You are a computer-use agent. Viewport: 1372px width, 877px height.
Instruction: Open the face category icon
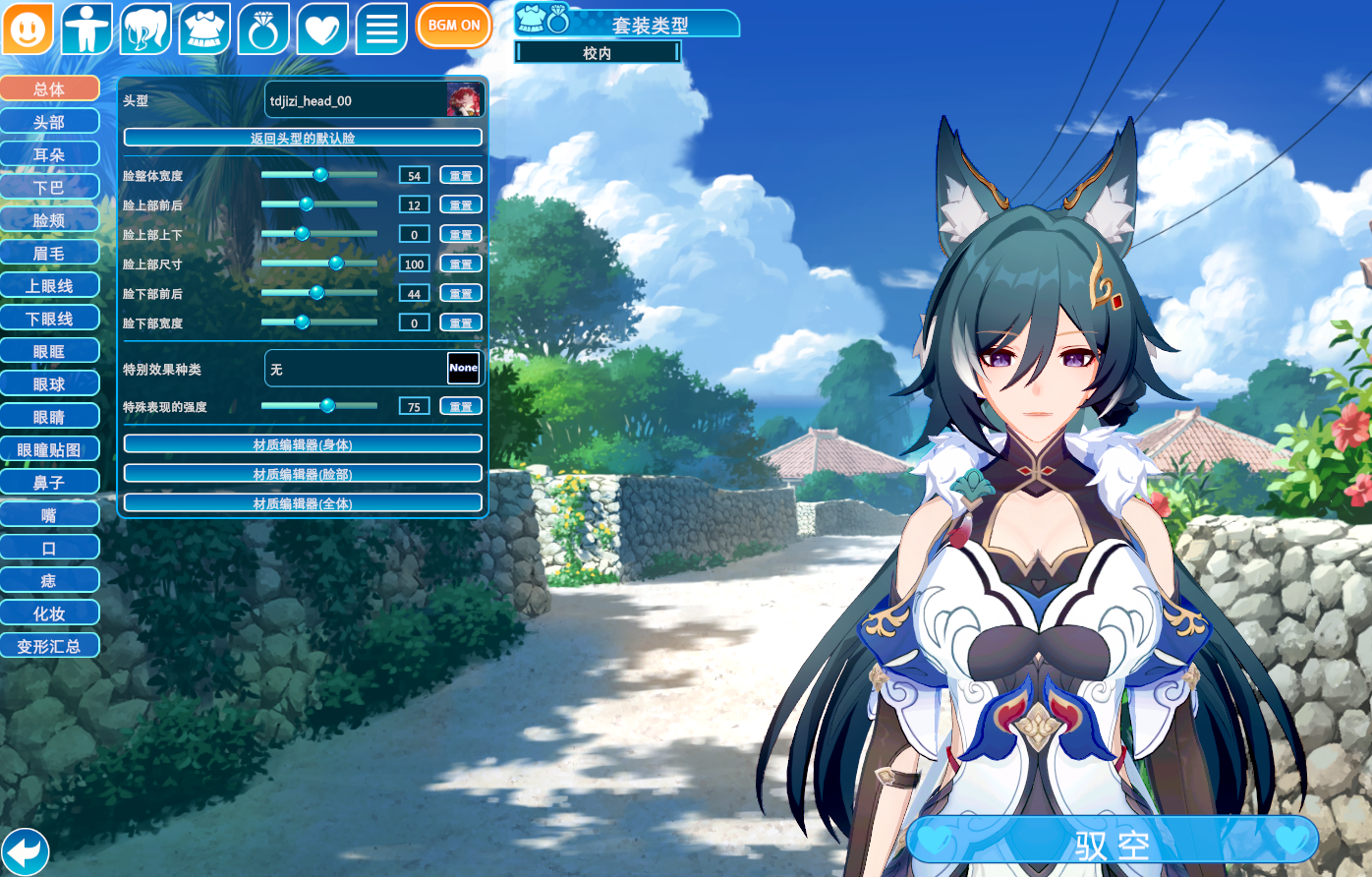(28, 29)
